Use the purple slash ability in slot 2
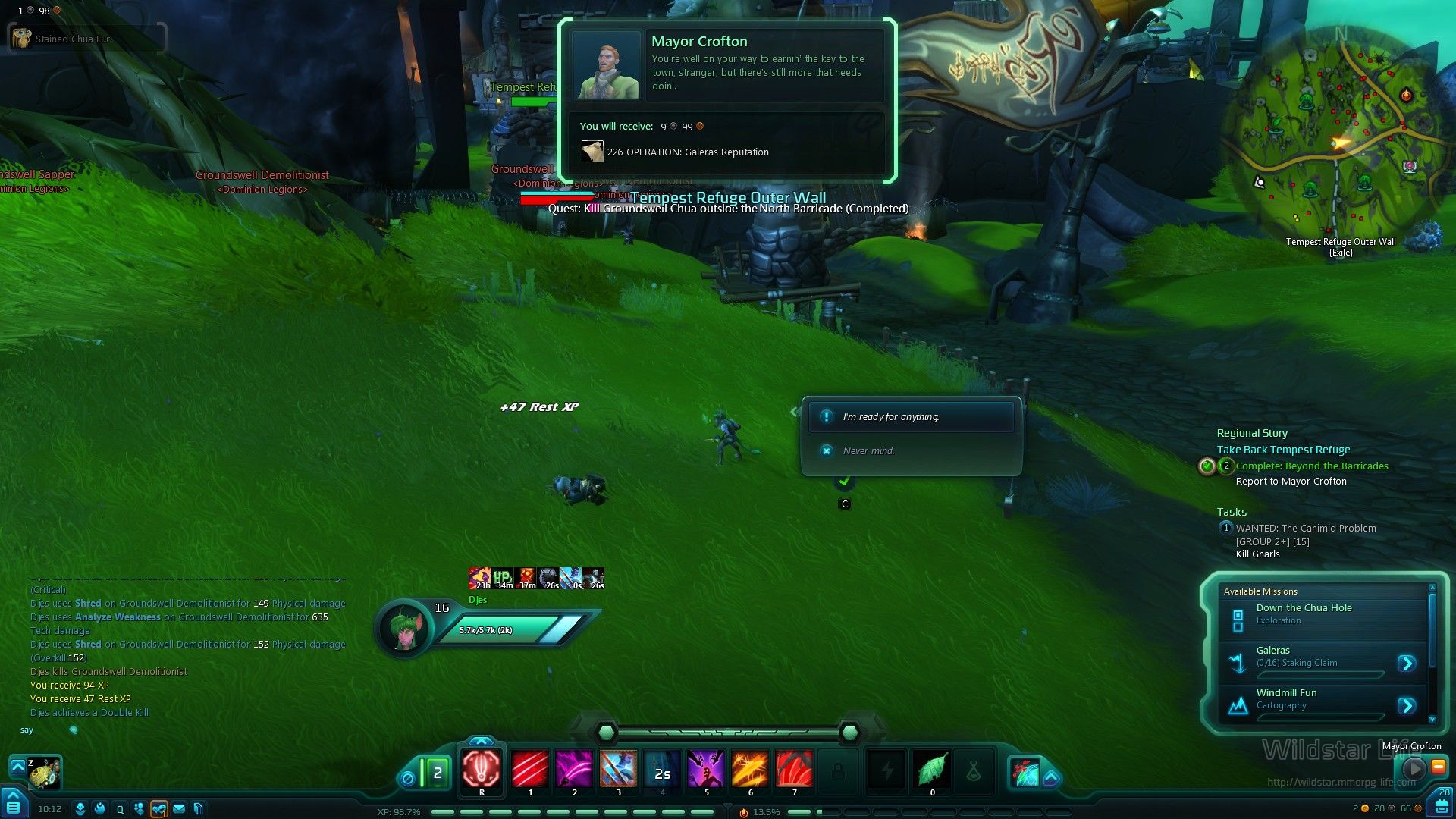 click(x=574, y=769)
